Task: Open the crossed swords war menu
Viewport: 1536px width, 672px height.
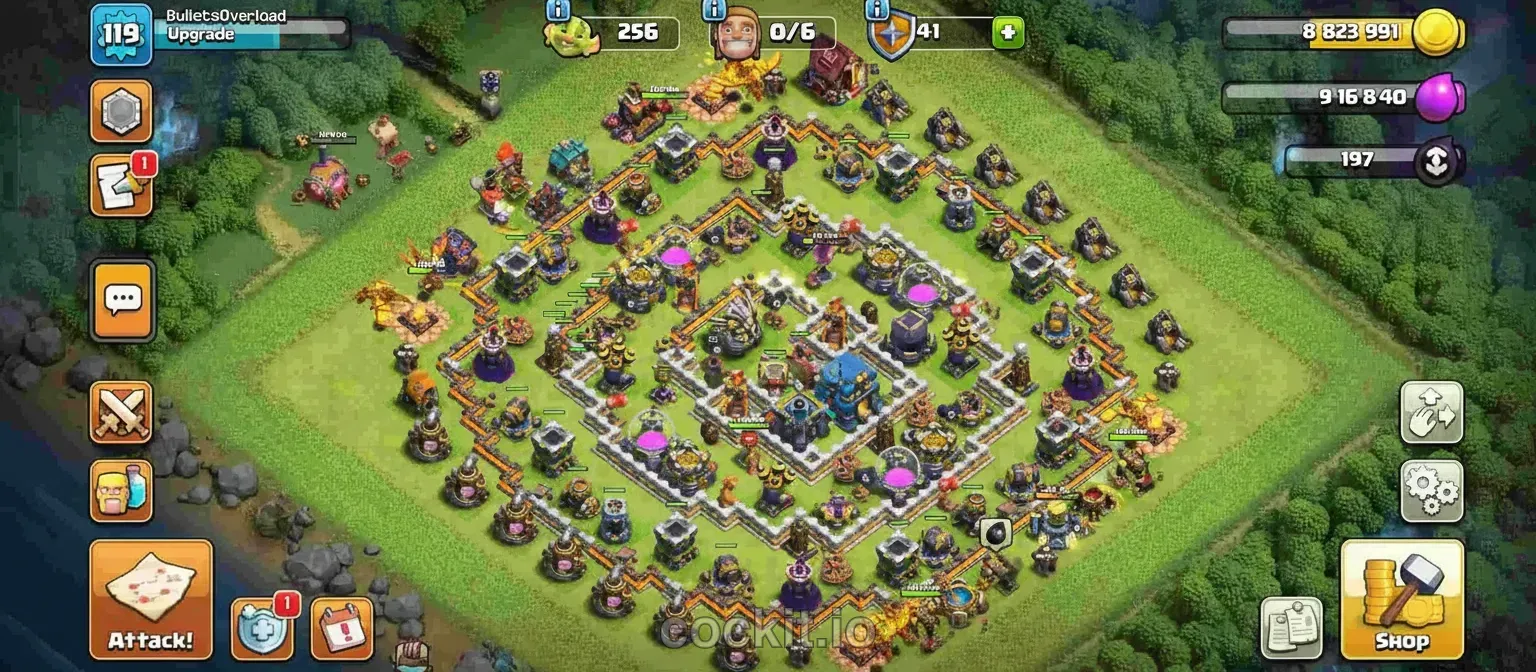Action: click(122, 412)
